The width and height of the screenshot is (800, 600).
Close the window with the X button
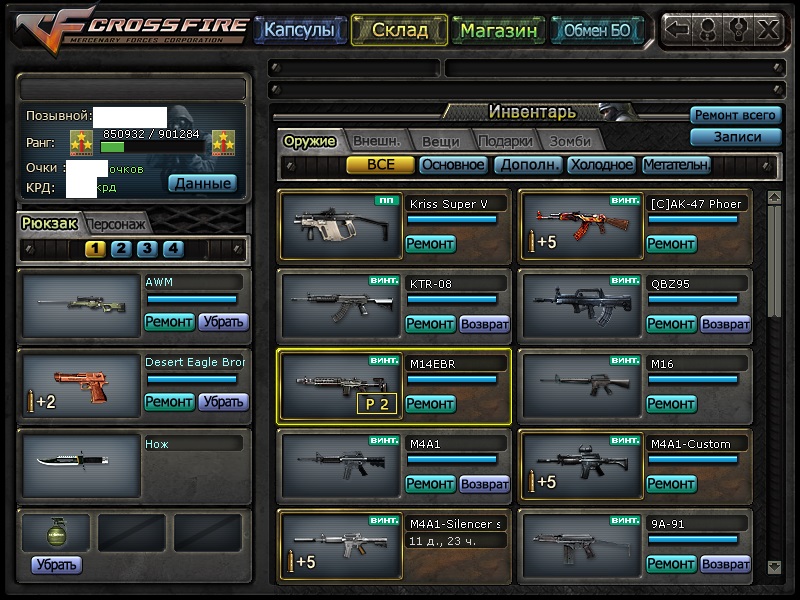point(768,29)
